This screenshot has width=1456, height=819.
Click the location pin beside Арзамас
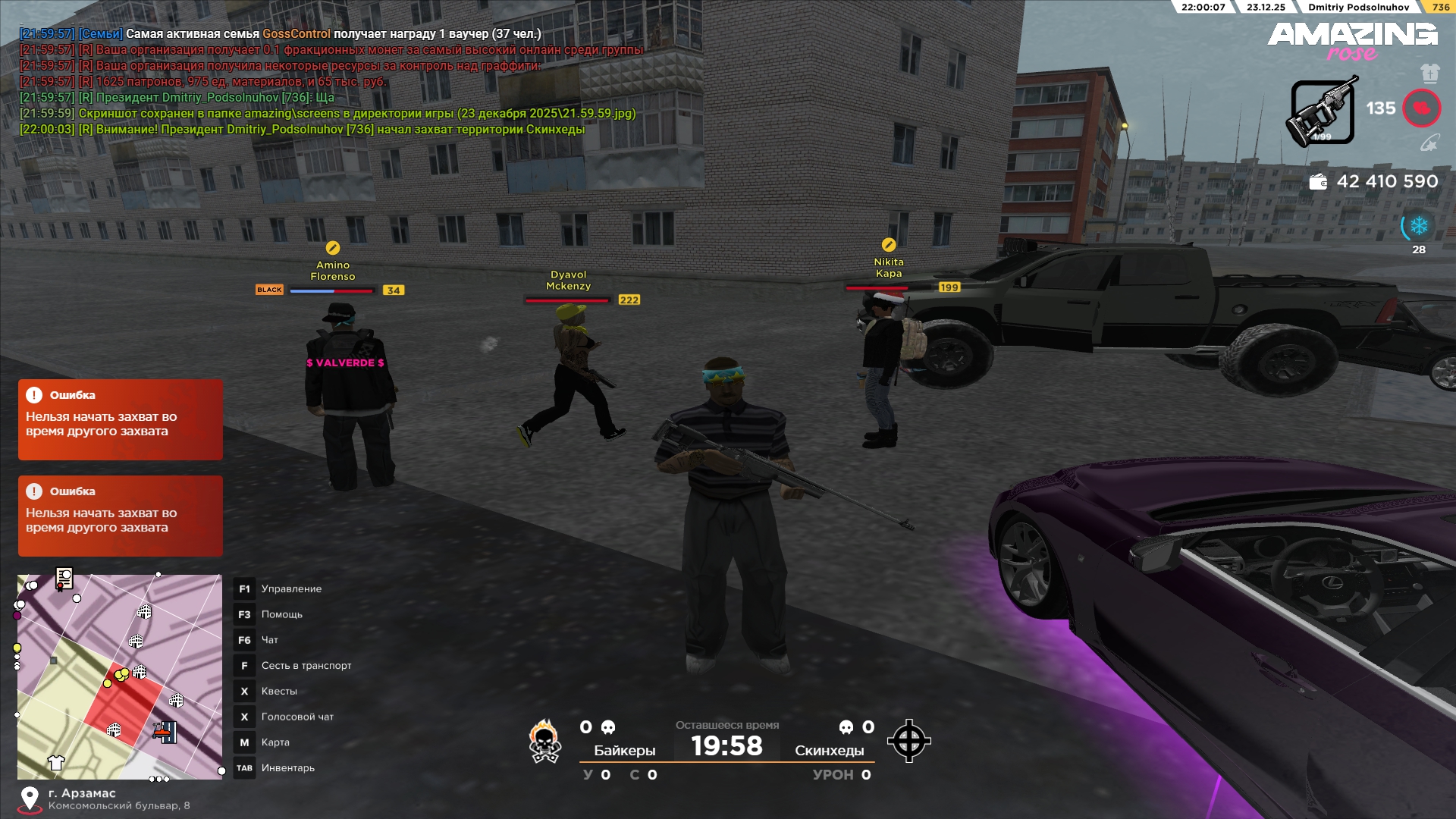tap(30, 798)
